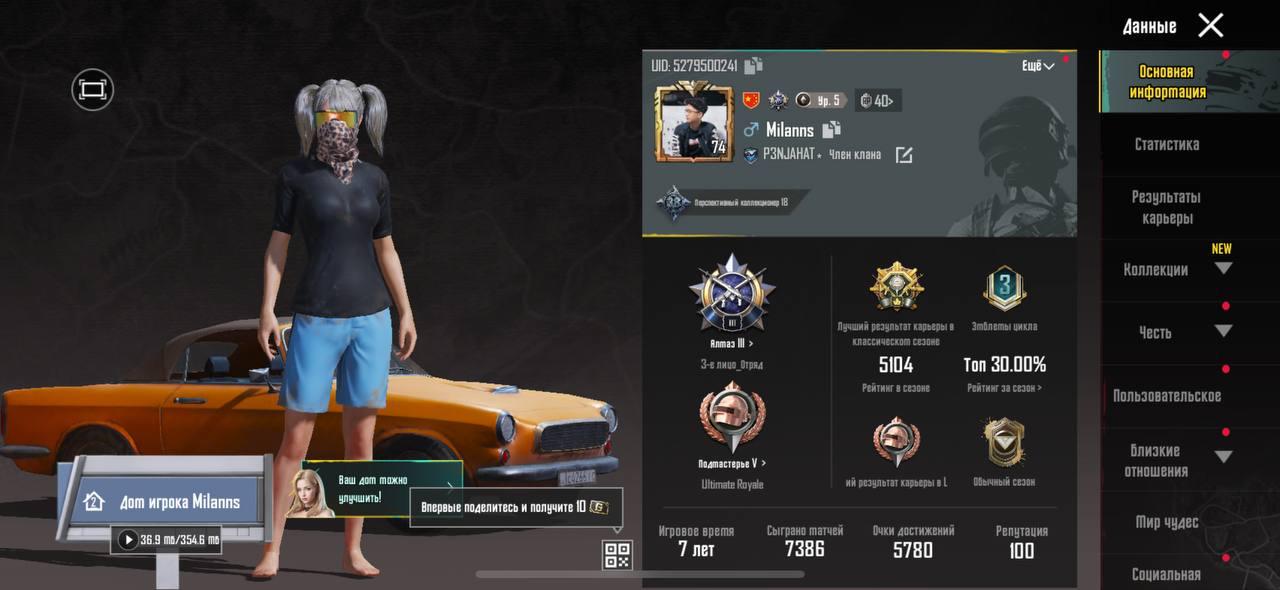Select the Пользовательское tab
Image resolution: width=1280 pixels, height=590 pixels.
[1166, 395]
